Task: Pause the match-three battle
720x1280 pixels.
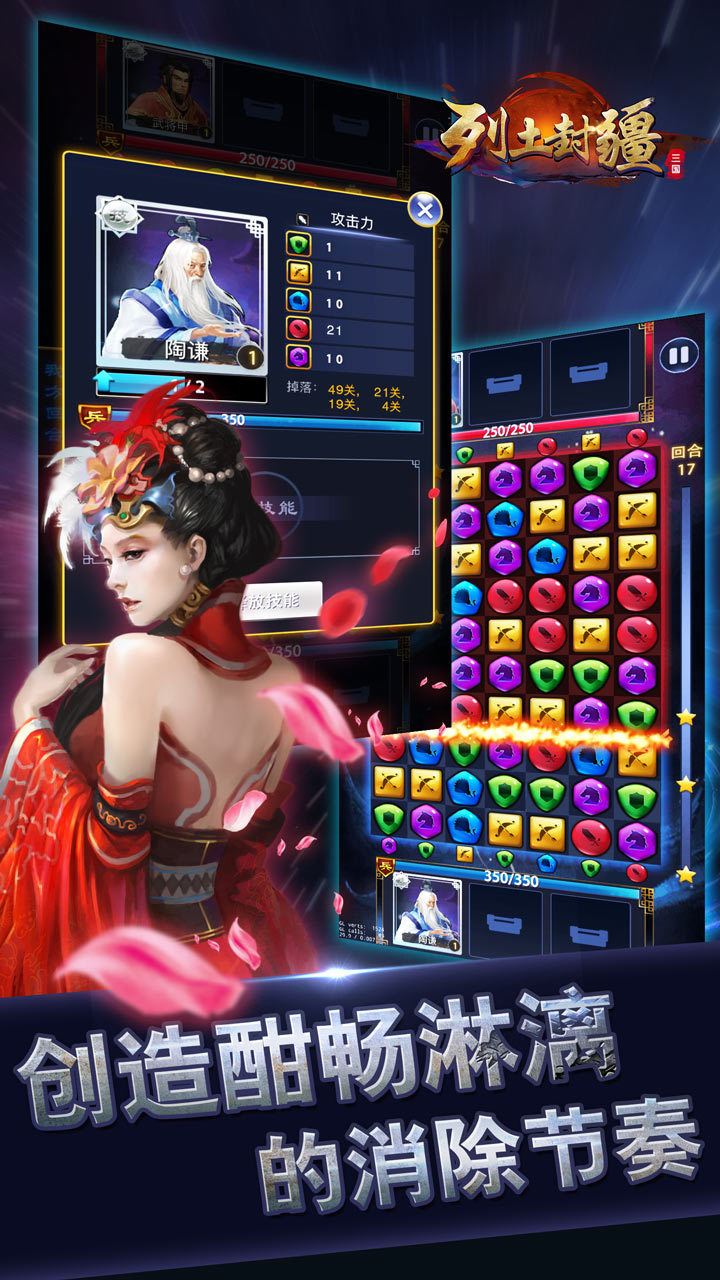Action: pos(679,354)
